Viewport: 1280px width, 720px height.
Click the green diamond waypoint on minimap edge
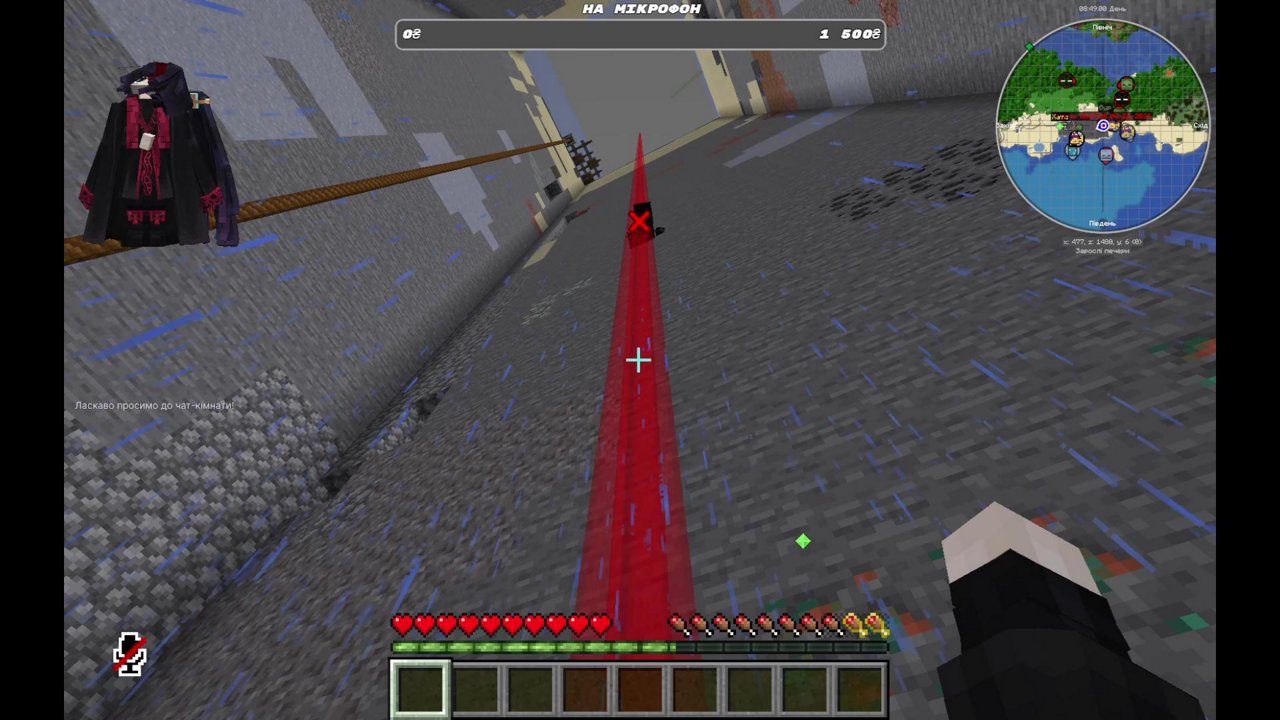point(1029,46)
